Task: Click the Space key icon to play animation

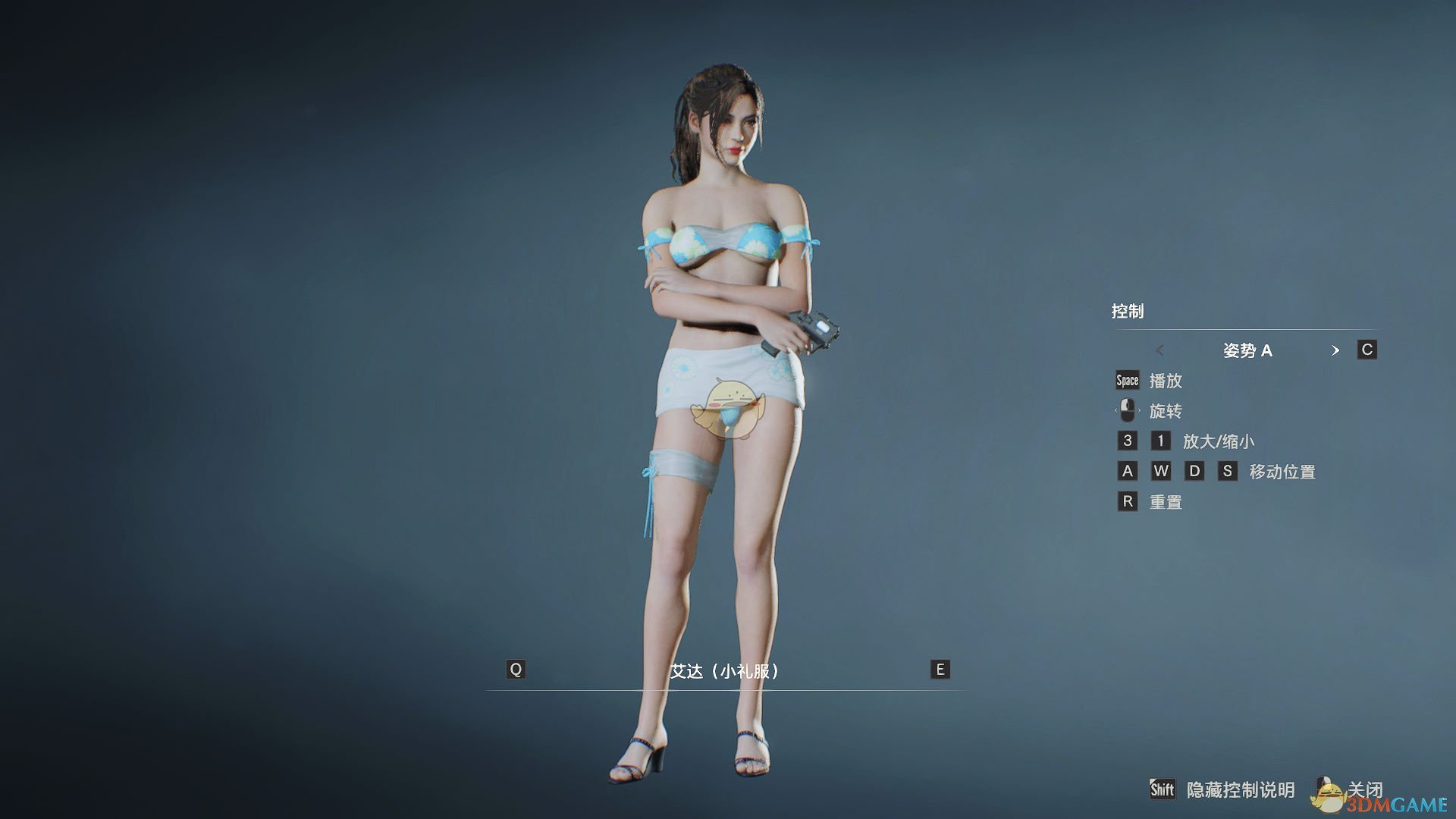Action: (x=1127, y=380)
